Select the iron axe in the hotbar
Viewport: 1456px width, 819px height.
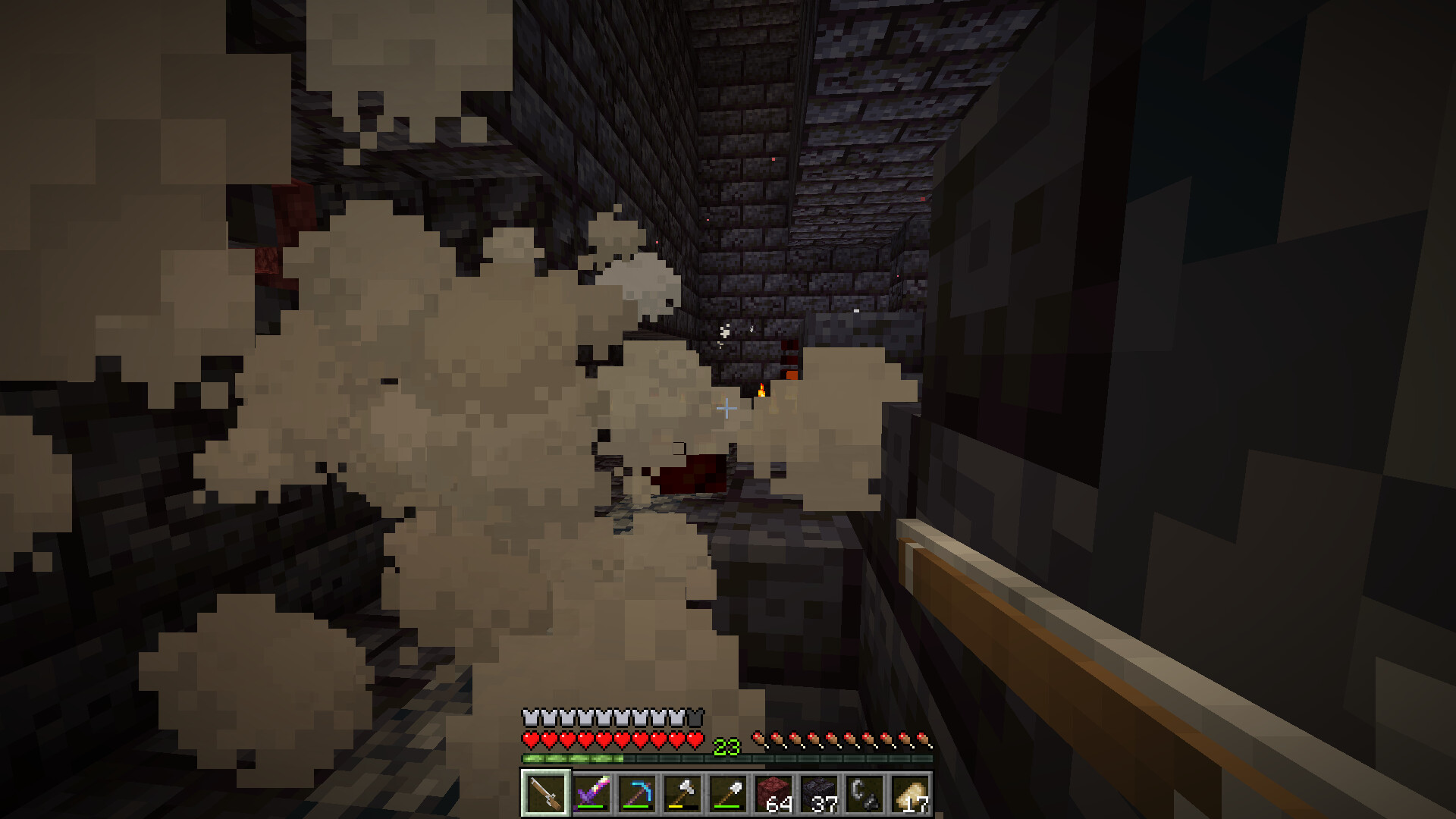tap(681, 793)
